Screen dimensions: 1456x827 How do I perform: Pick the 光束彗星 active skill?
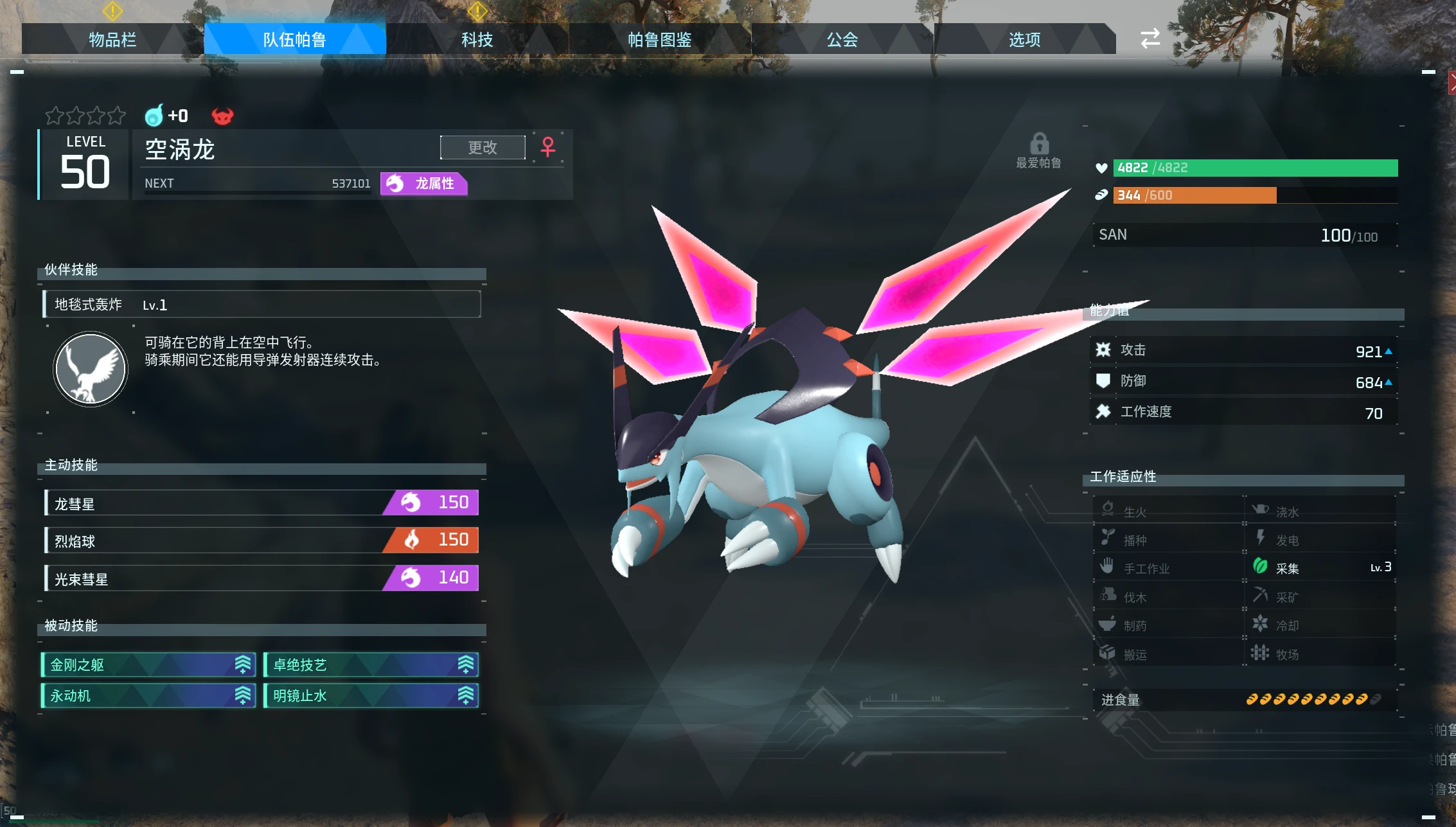click(x=262, y=578)
